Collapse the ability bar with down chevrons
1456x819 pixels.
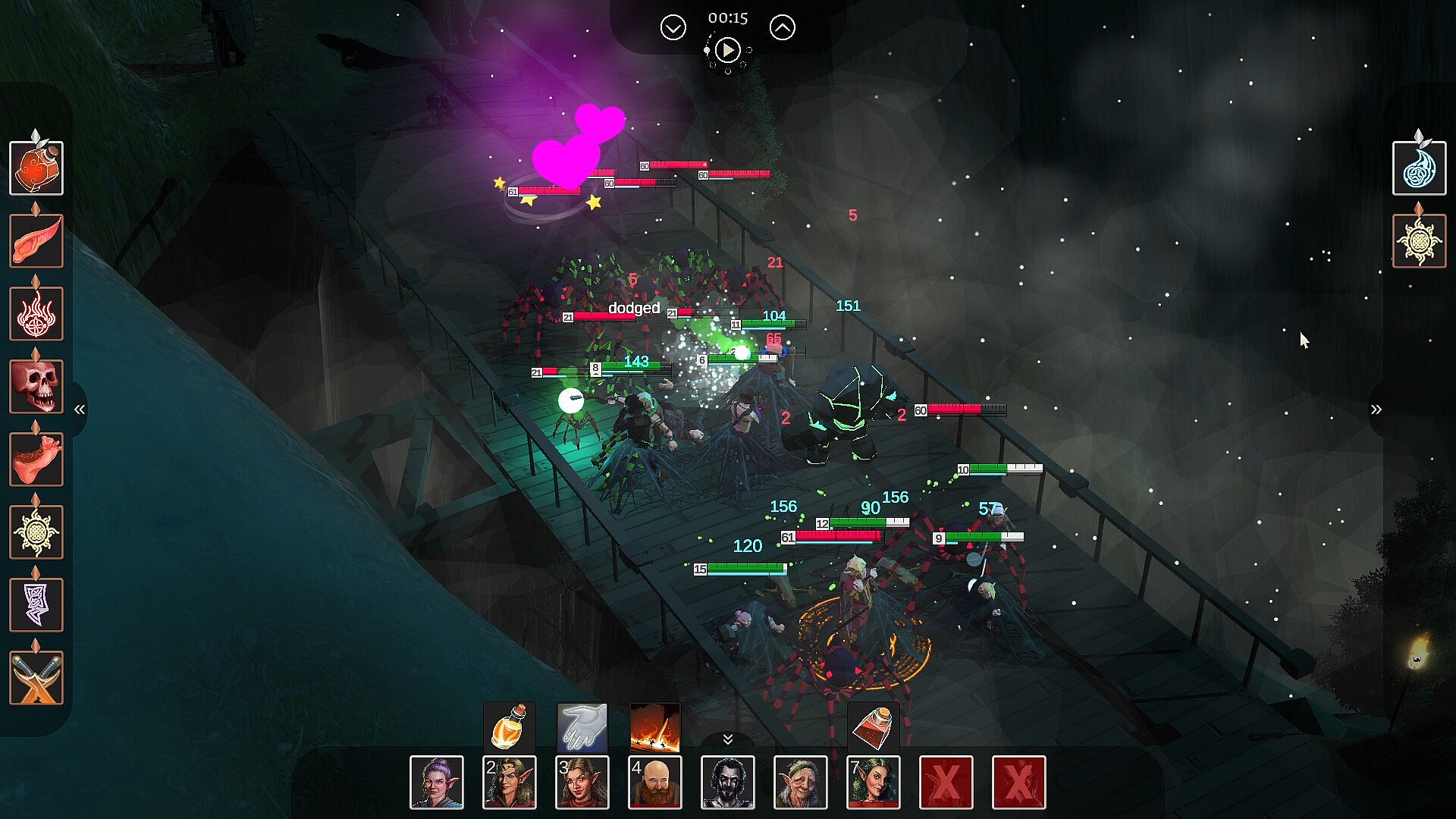point(727,739)
